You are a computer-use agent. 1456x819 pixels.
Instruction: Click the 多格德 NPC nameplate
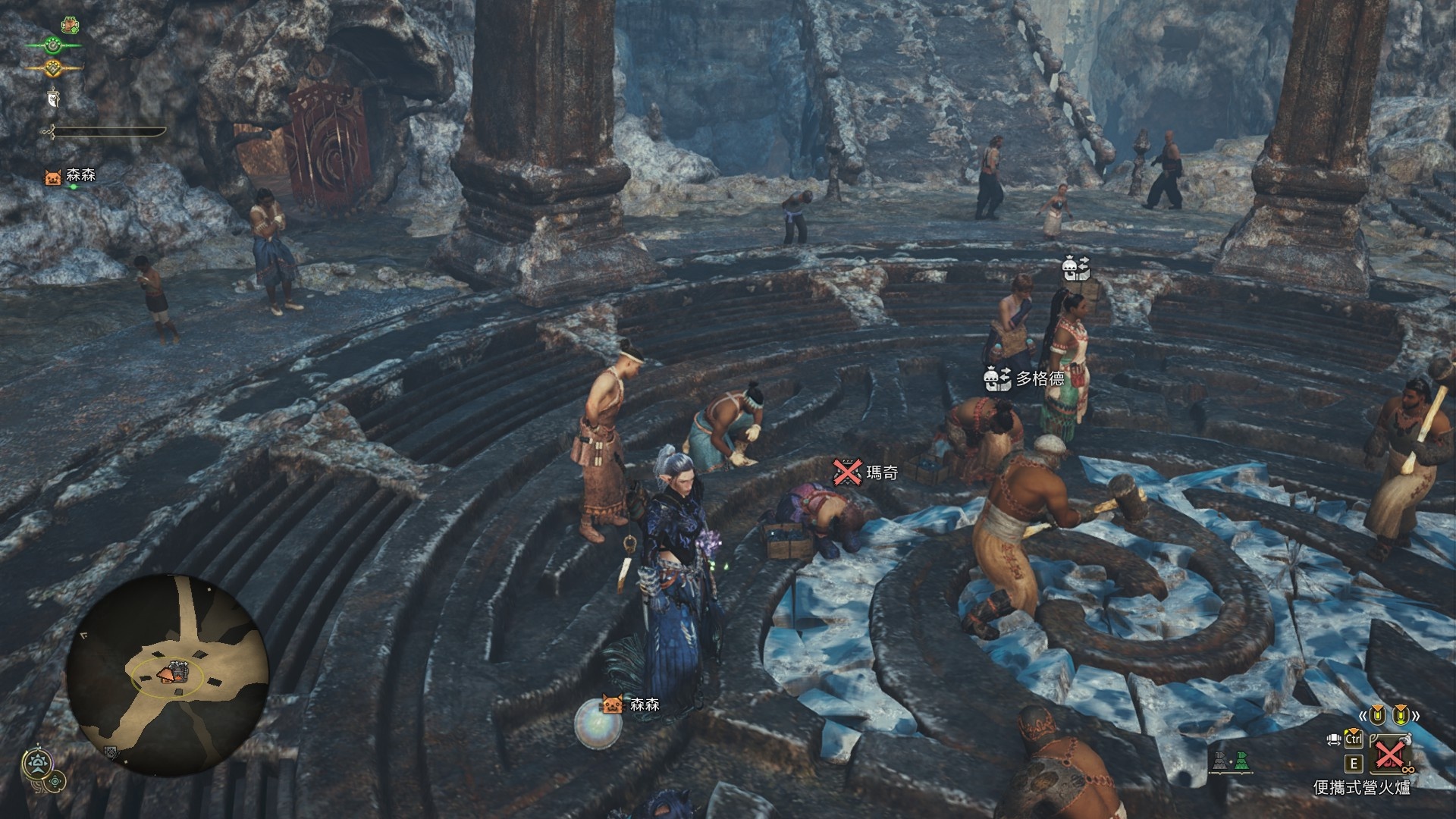pos(1024,378)
